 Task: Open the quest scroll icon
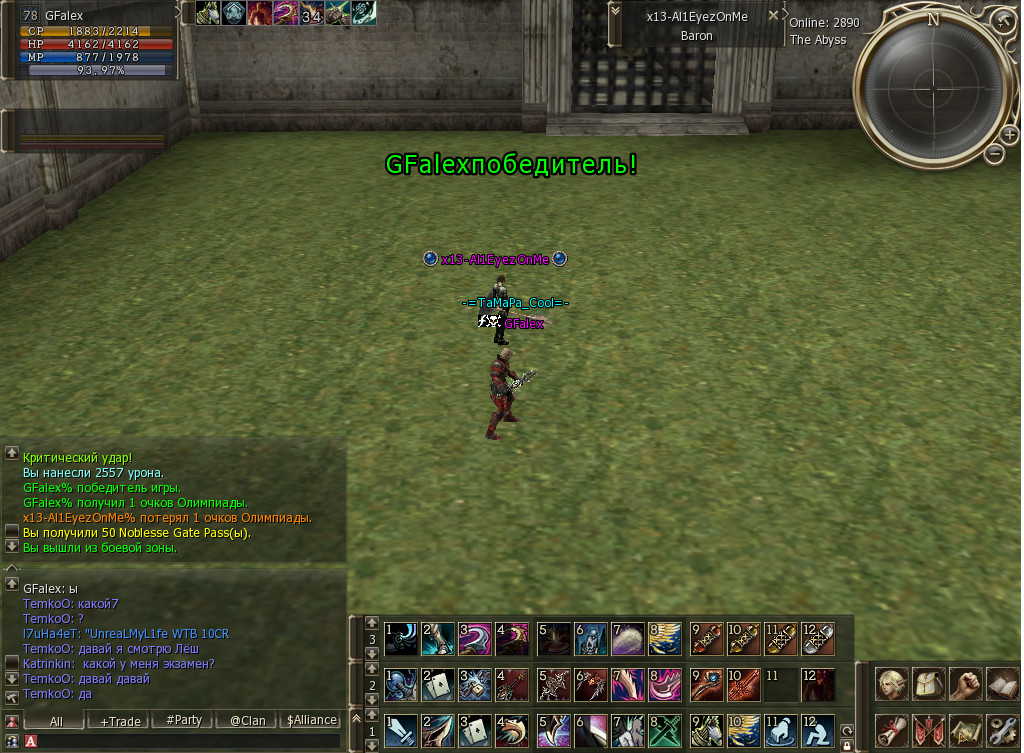click(890, 730)
